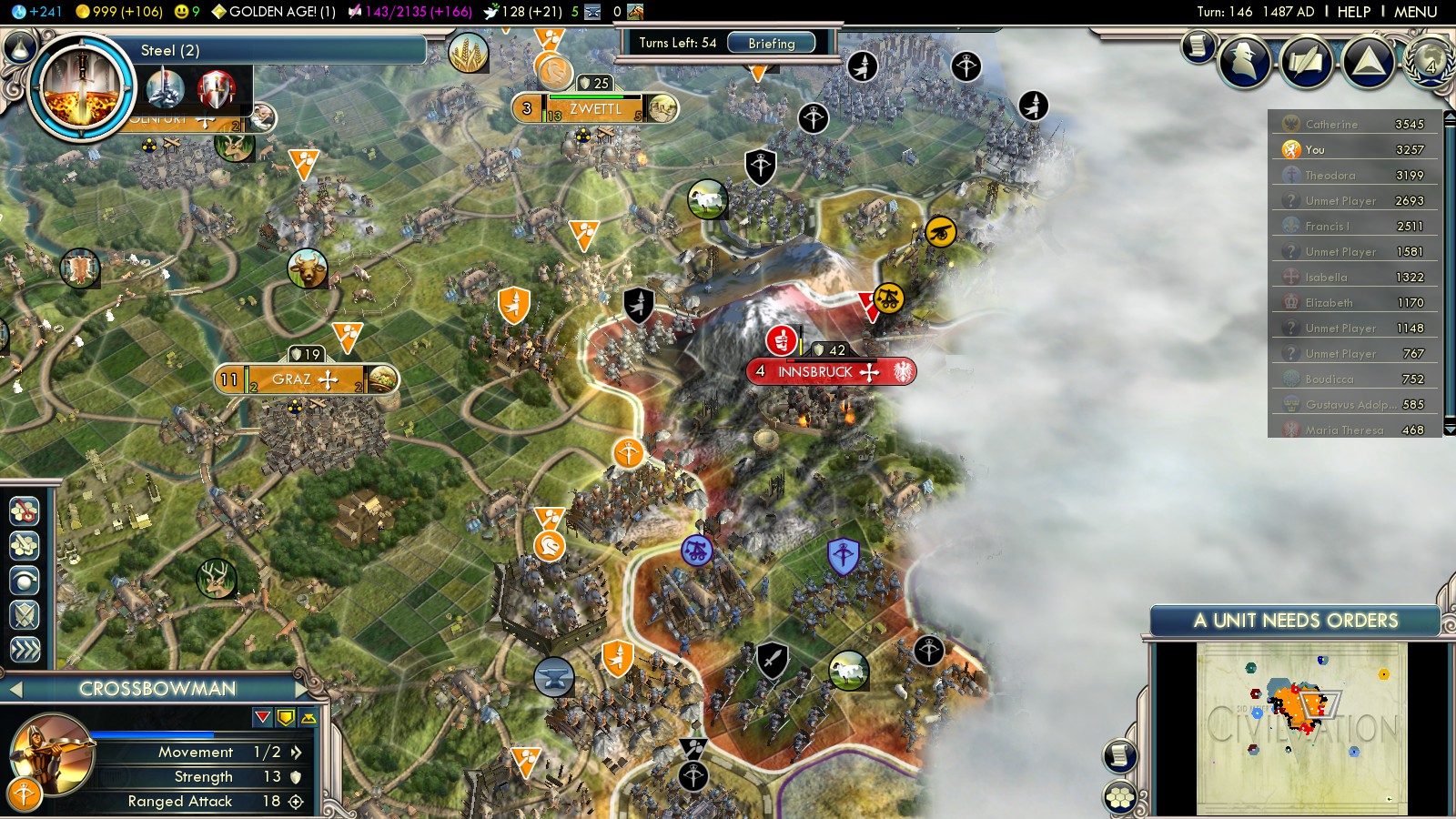Cycle to the next unit arrow
This screenshot has height=819, width=1456.
pos(302,689)
